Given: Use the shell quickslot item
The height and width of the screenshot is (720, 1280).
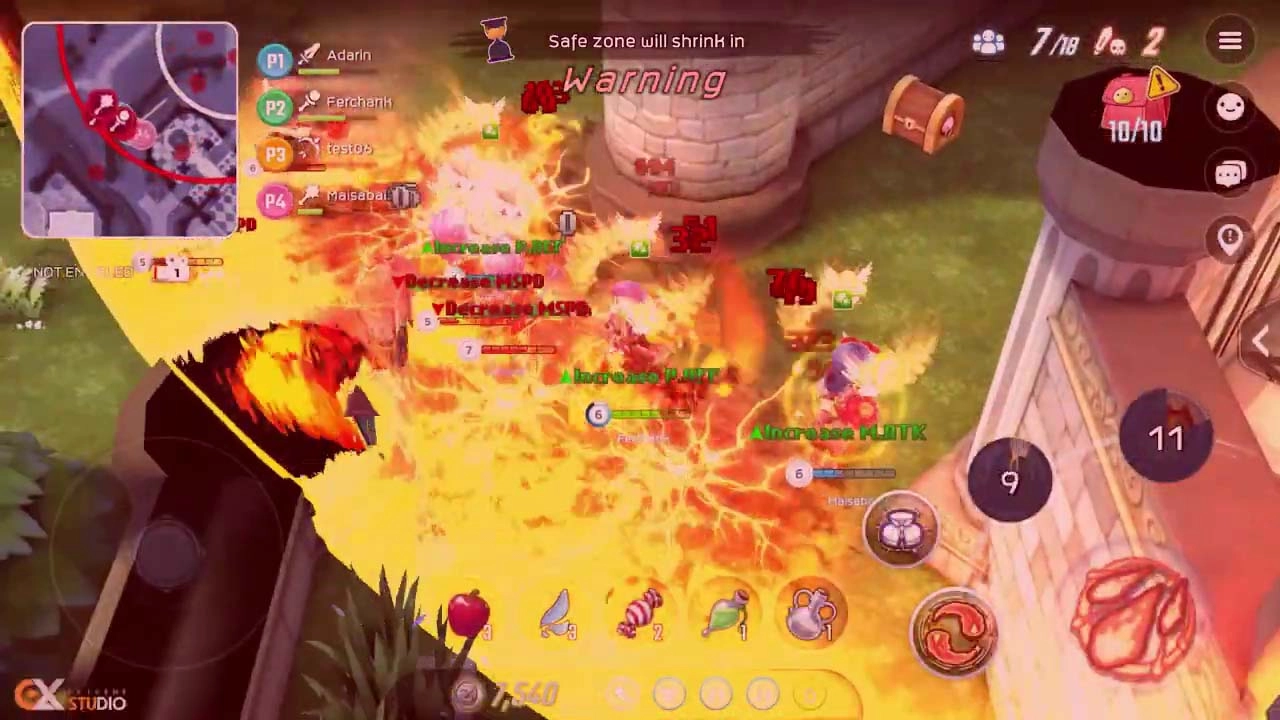Looking at the screenshot, I should tap(556, 613).
